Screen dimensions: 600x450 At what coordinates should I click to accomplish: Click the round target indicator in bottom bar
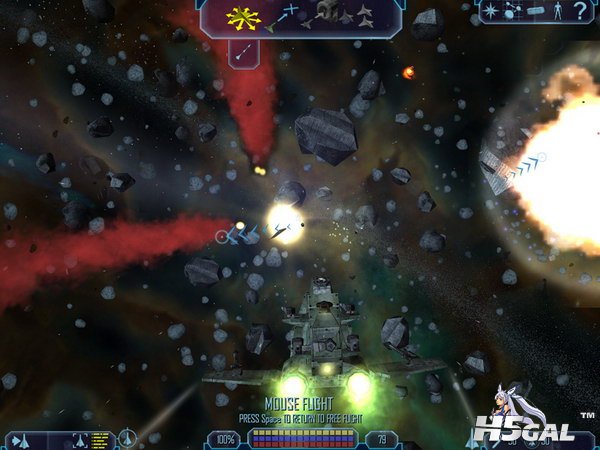click(x=128, y=438)
